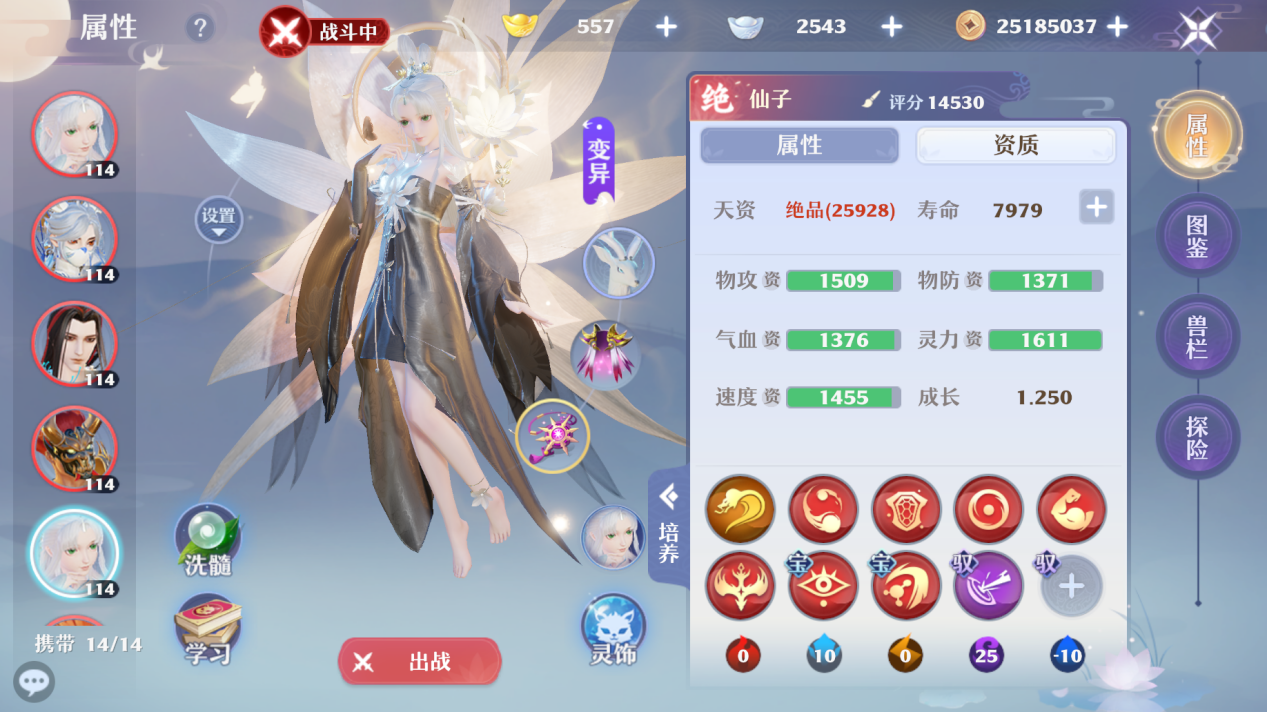Open the chat bubble icon

click(34, 683)
